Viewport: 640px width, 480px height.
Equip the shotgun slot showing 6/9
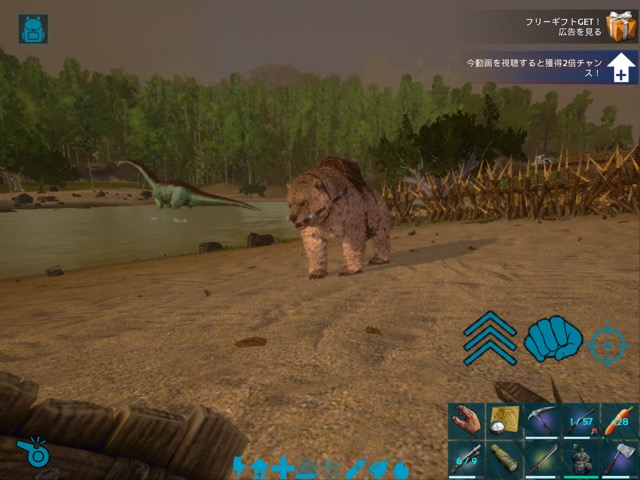(x=466, y=459)
